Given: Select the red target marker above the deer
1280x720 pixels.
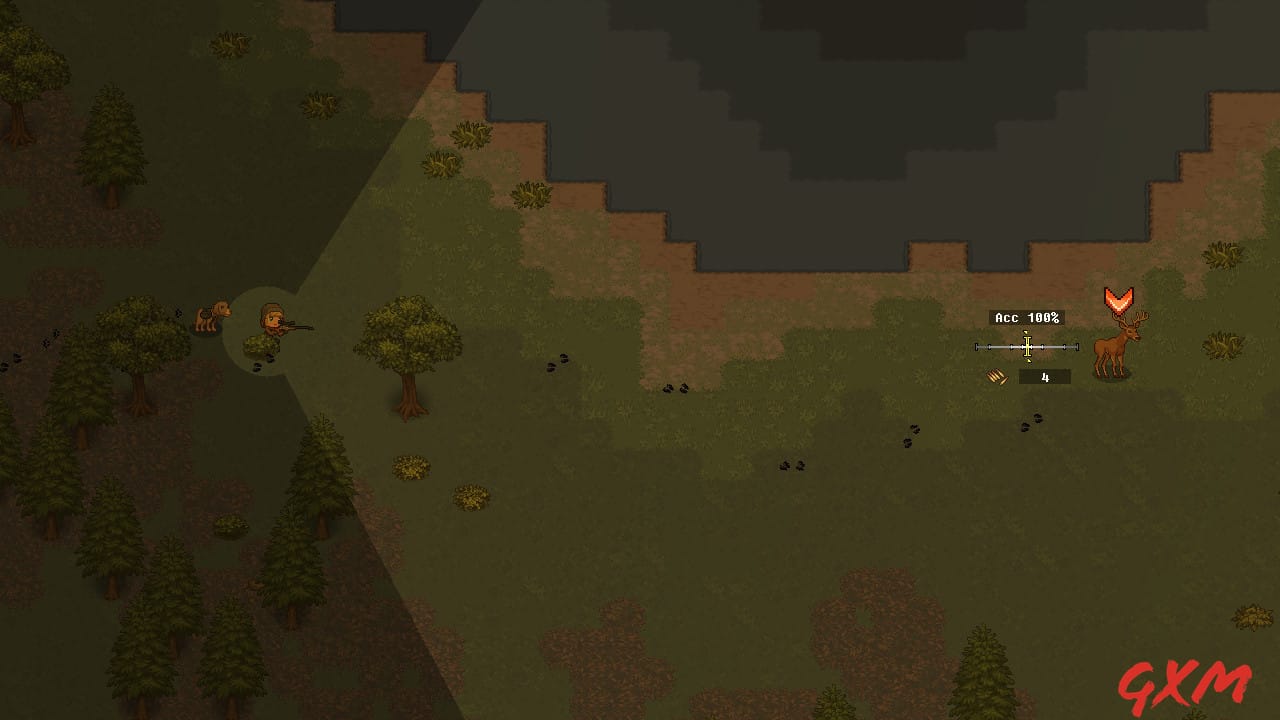Looking at the screenshot, I should point(1120,297).
